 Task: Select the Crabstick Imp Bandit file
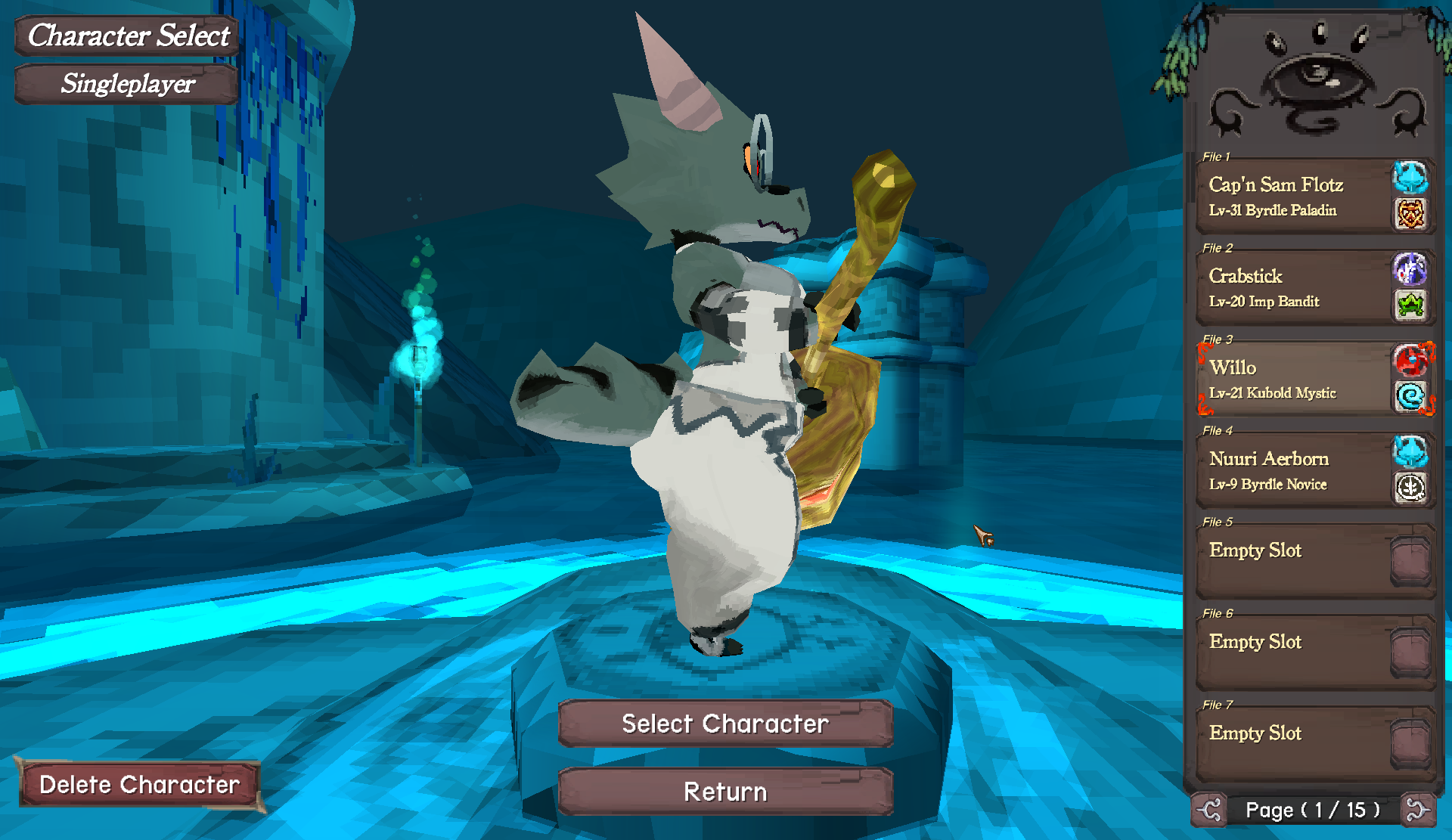[x=1293, y=287]
